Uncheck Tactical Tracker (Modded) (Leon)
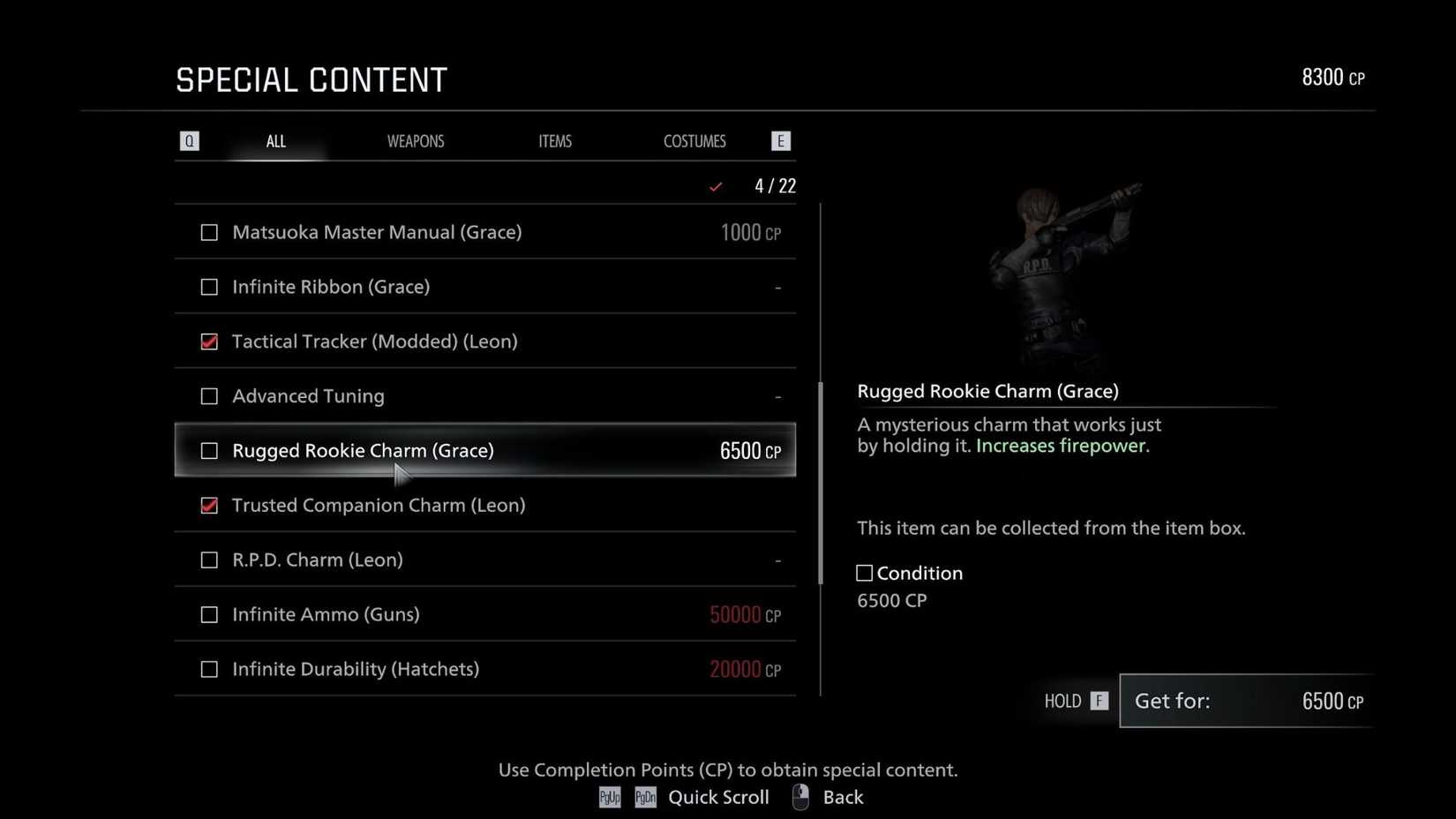Image resolution: width=1456 pixels, height=819 pixels. tap(209, 342)
